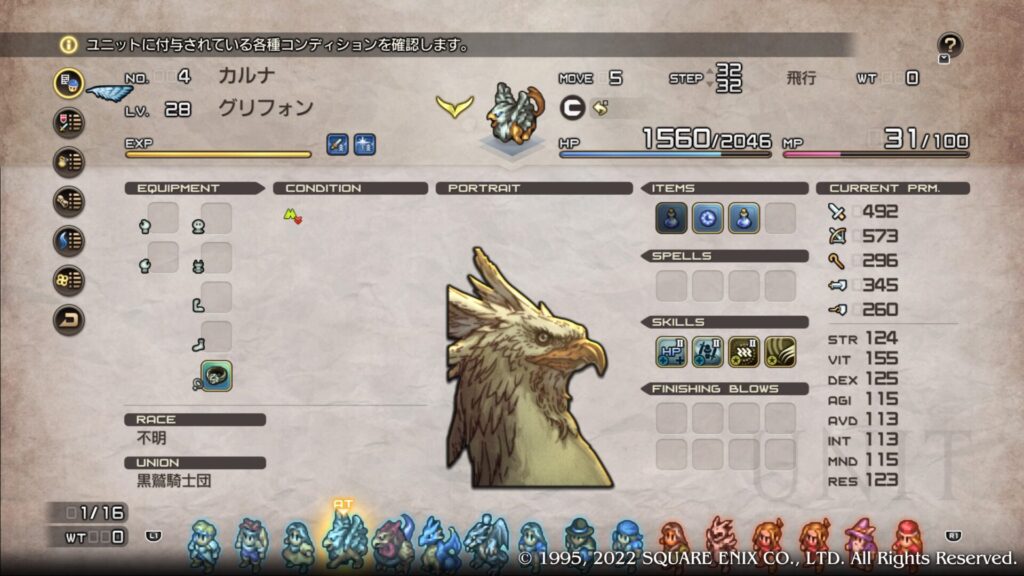Click the blue sparkle icon beside EXP
Viewport: 1024px width, 576px height.
pos(364,144)
